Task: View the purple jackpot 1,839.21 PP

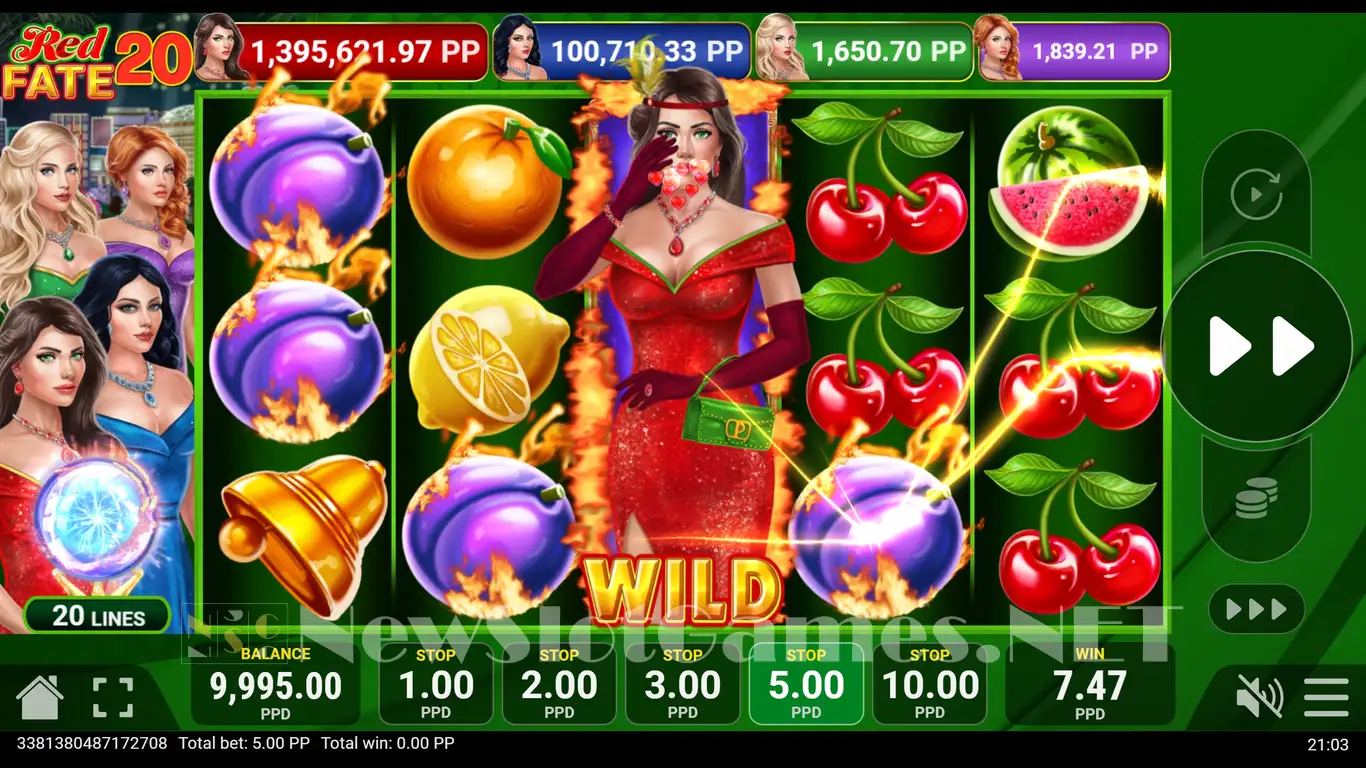Action: tap(1094, 52)
